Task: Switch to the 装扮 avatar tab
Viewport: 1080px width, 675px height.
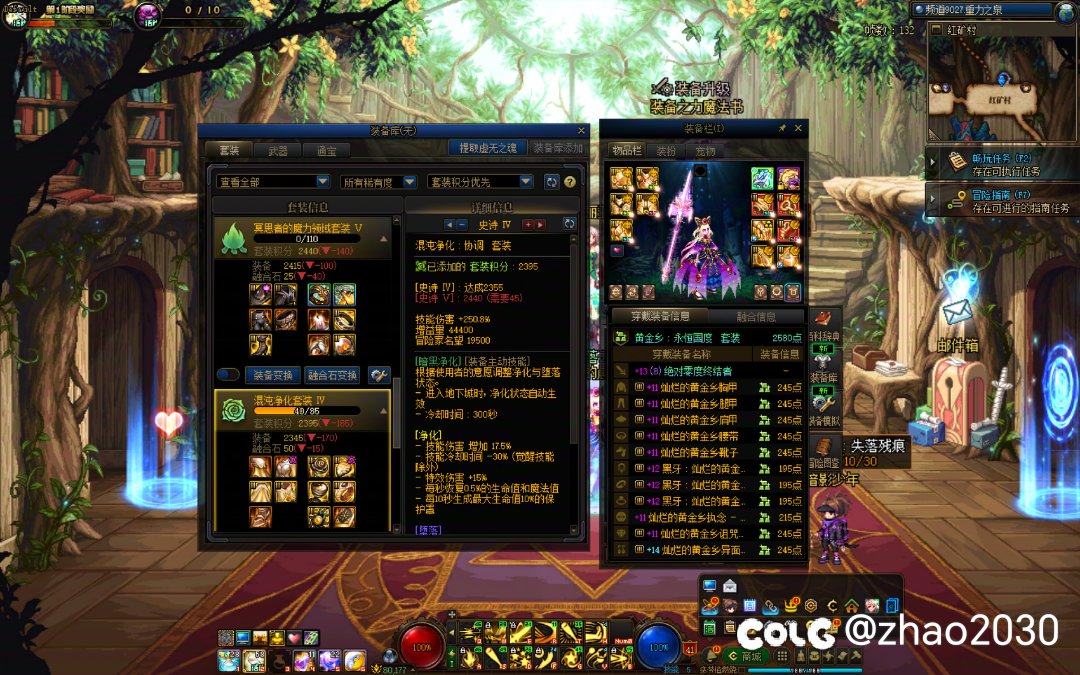Action: 666,151
